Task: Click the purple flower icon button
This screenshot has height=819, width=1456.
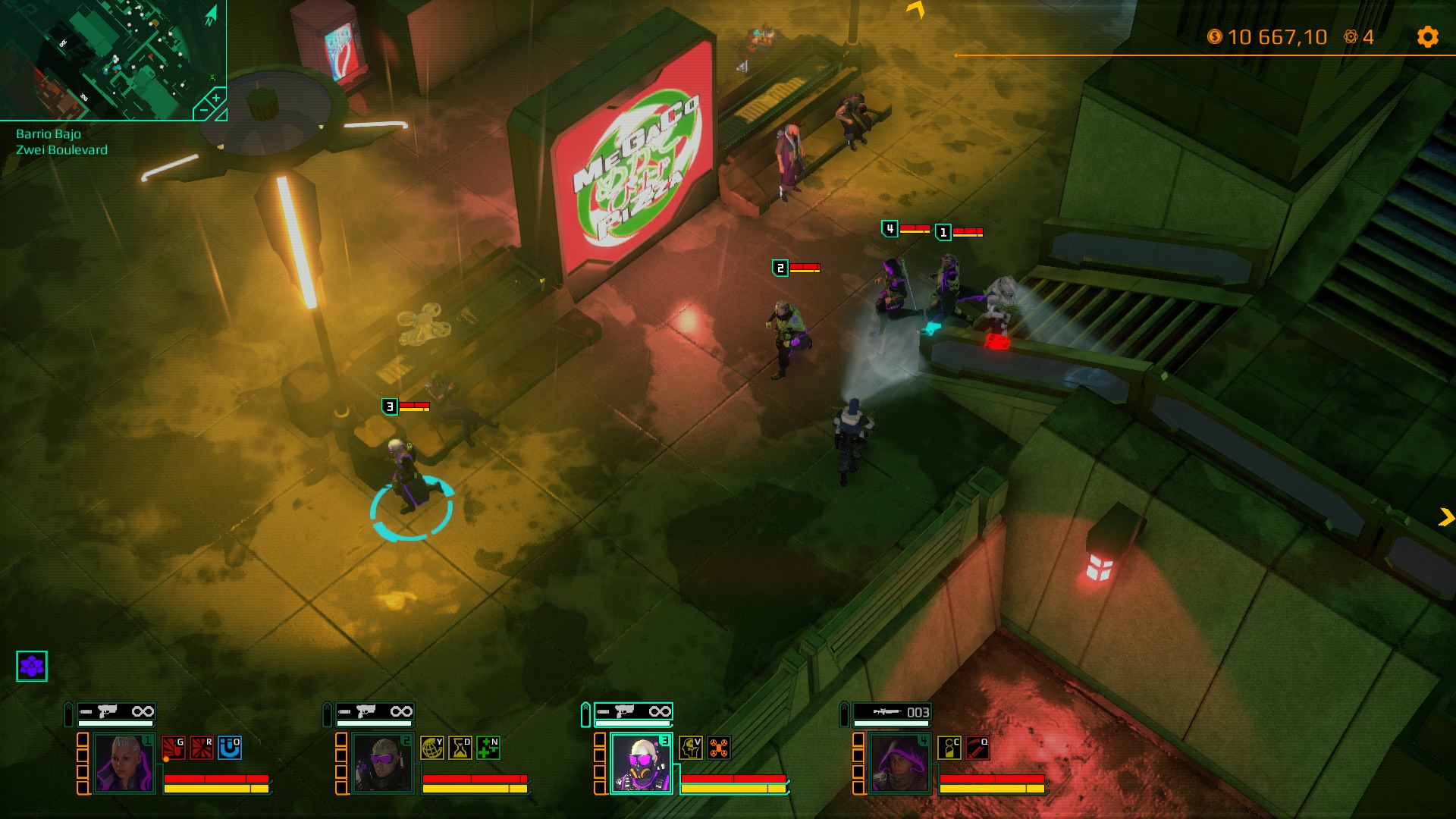Action: pos(32,666)
